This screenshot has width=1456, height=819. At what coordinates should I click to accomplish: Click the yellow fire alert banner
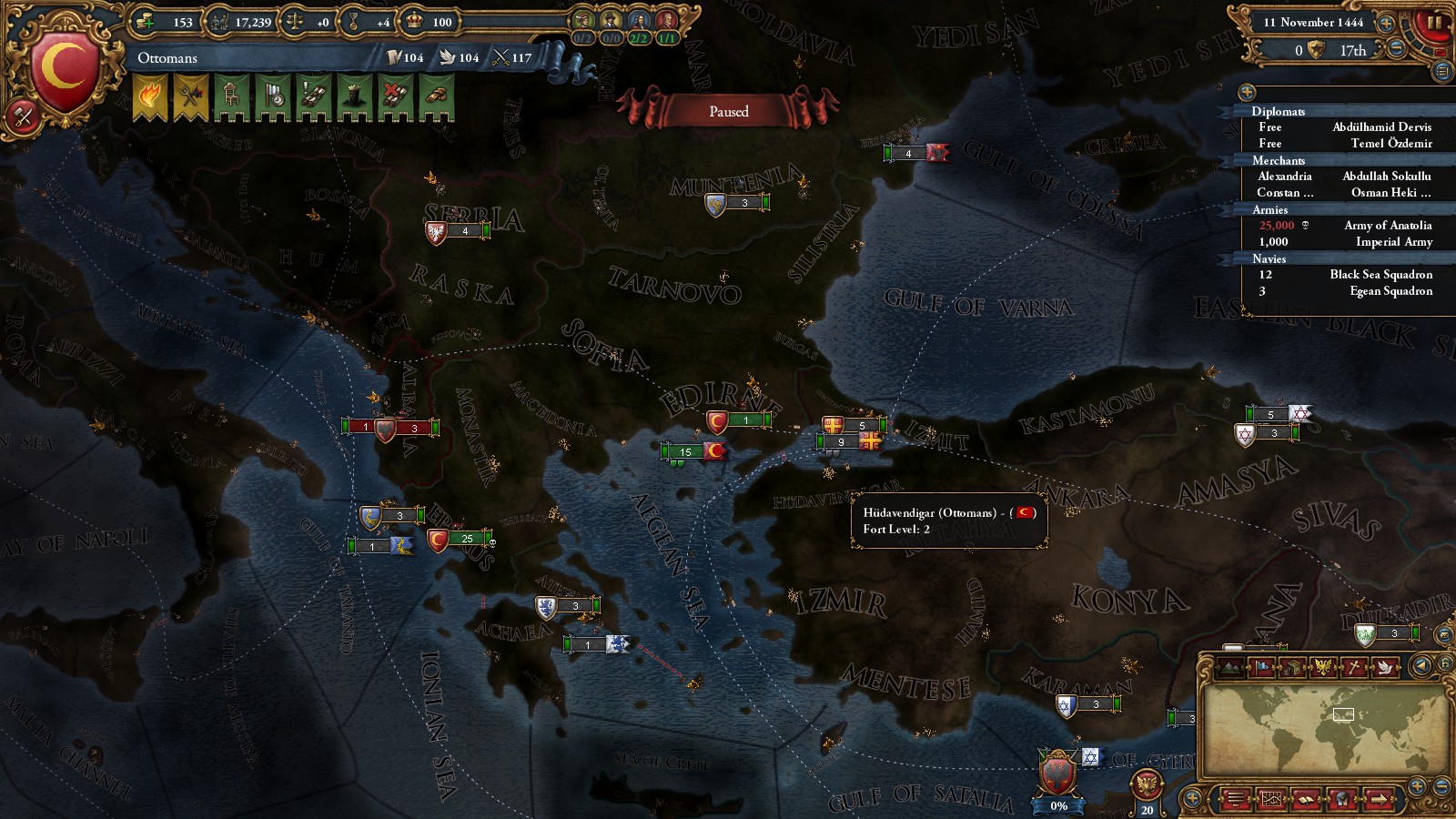150,96
